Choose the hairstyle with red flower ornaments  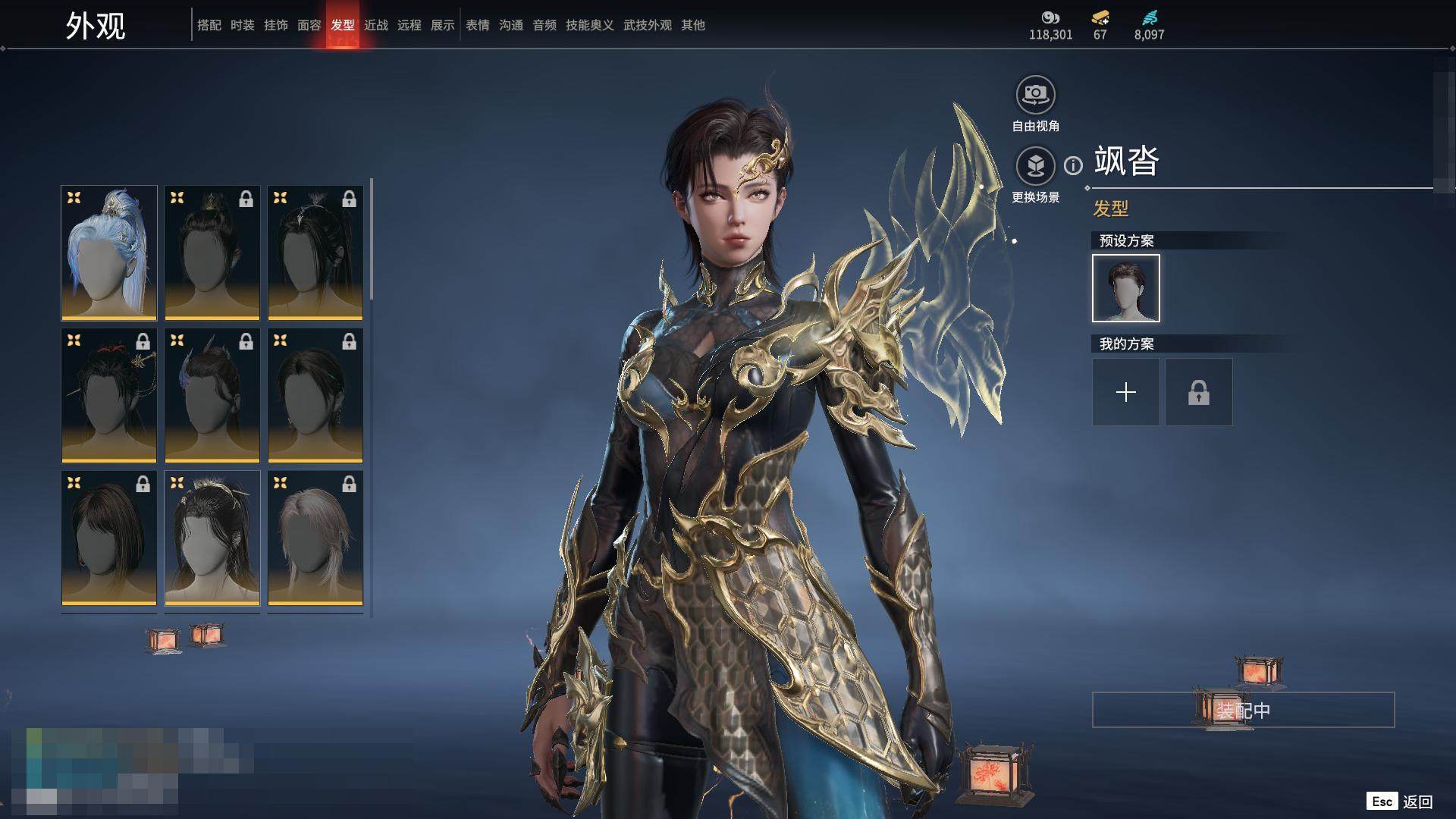pos(109,395)
